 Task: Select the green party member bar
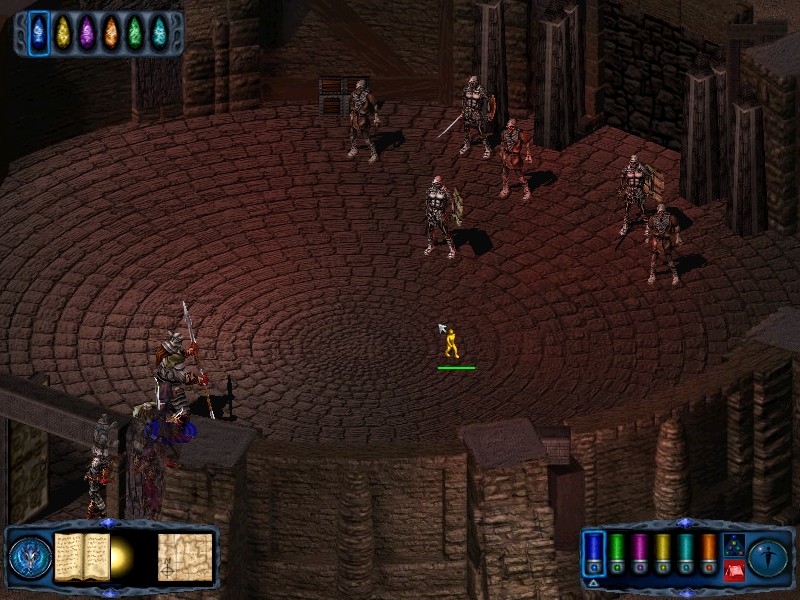(x=617, y=553)
